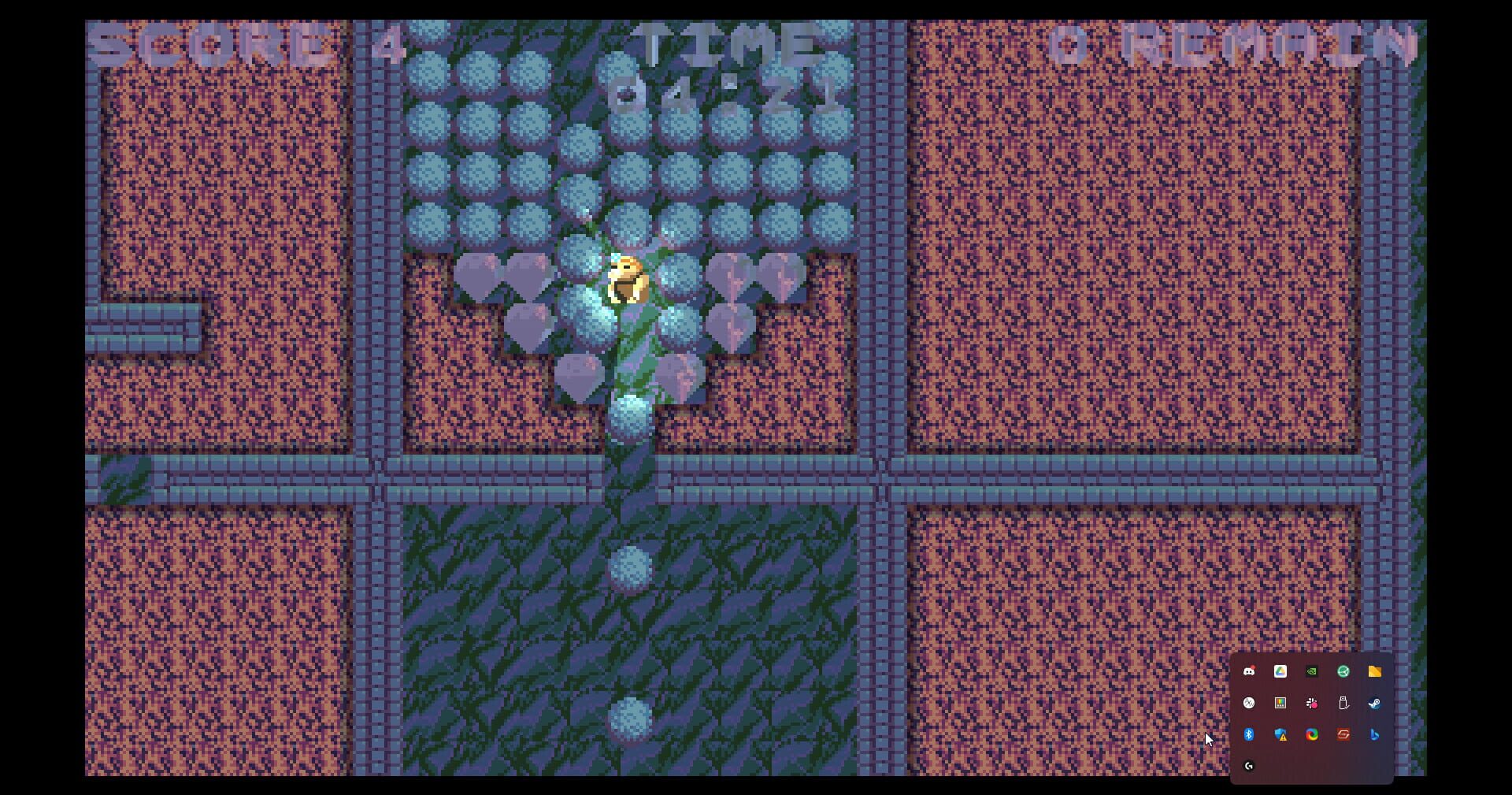Toggle Bluetooth from the tray panel

(x=1251, y=735)
